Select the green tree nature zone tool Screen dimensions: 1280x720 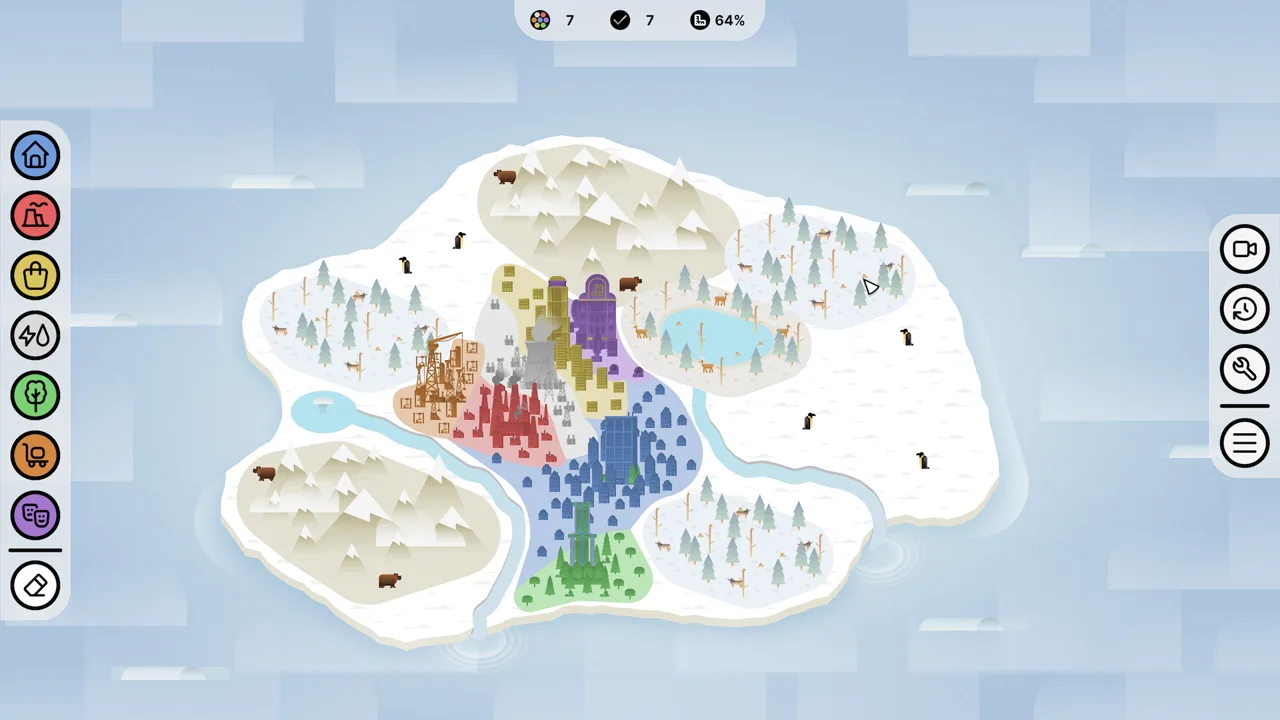pyautogui.click(x=36, y=395)
